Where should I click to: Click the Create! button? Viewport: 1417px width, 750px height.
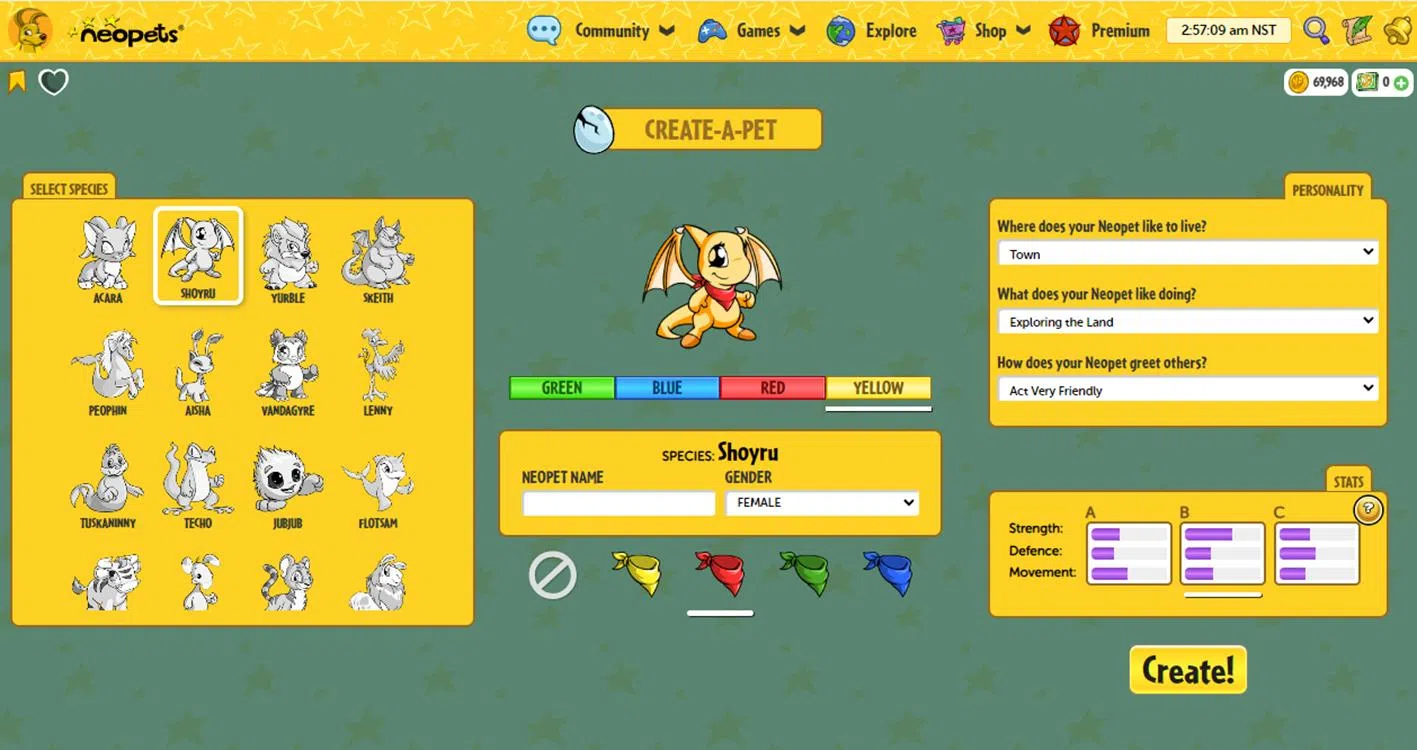1188,670
